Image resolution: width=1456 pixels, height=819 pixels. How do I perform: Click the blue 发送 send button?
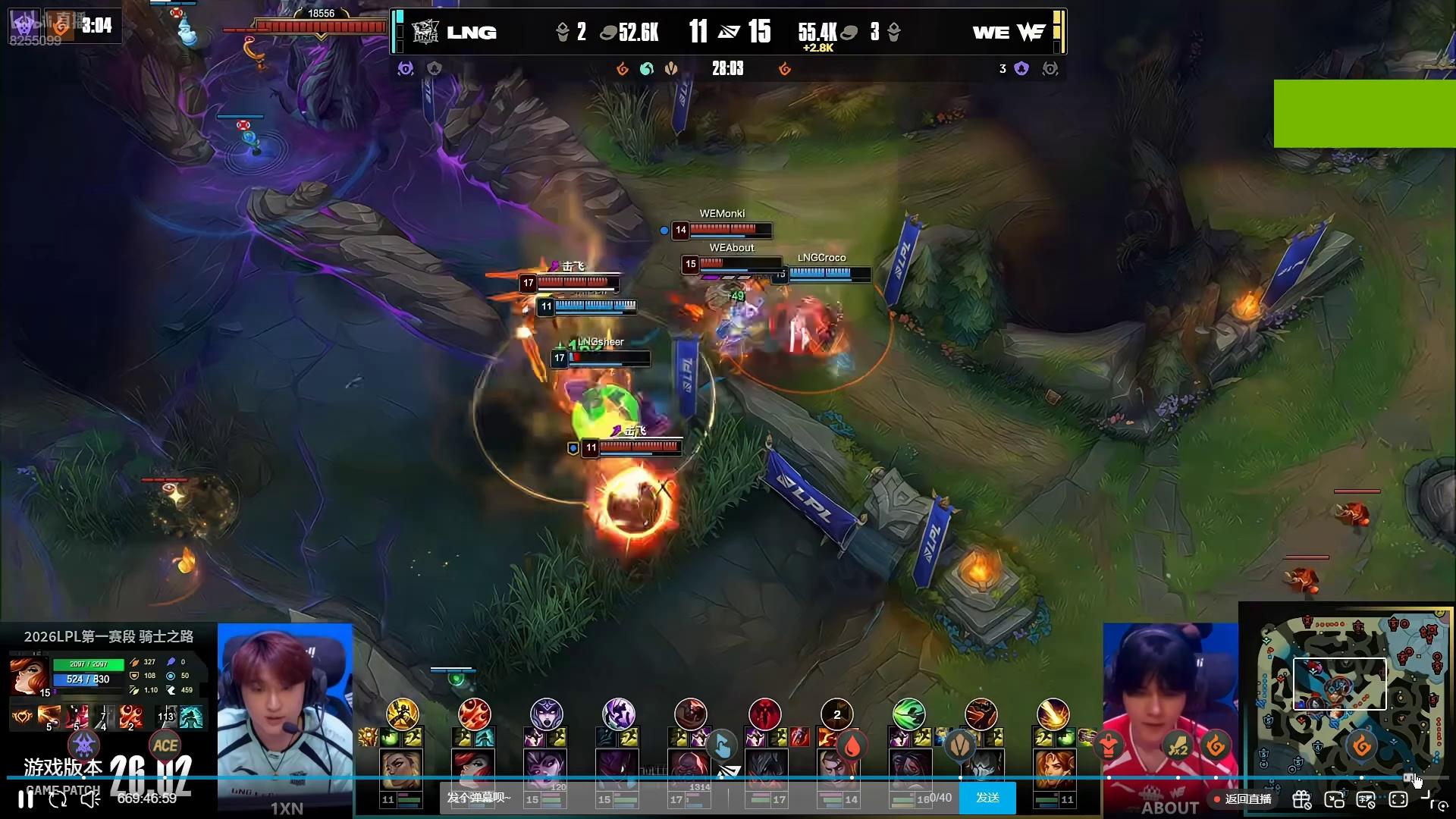987,798
